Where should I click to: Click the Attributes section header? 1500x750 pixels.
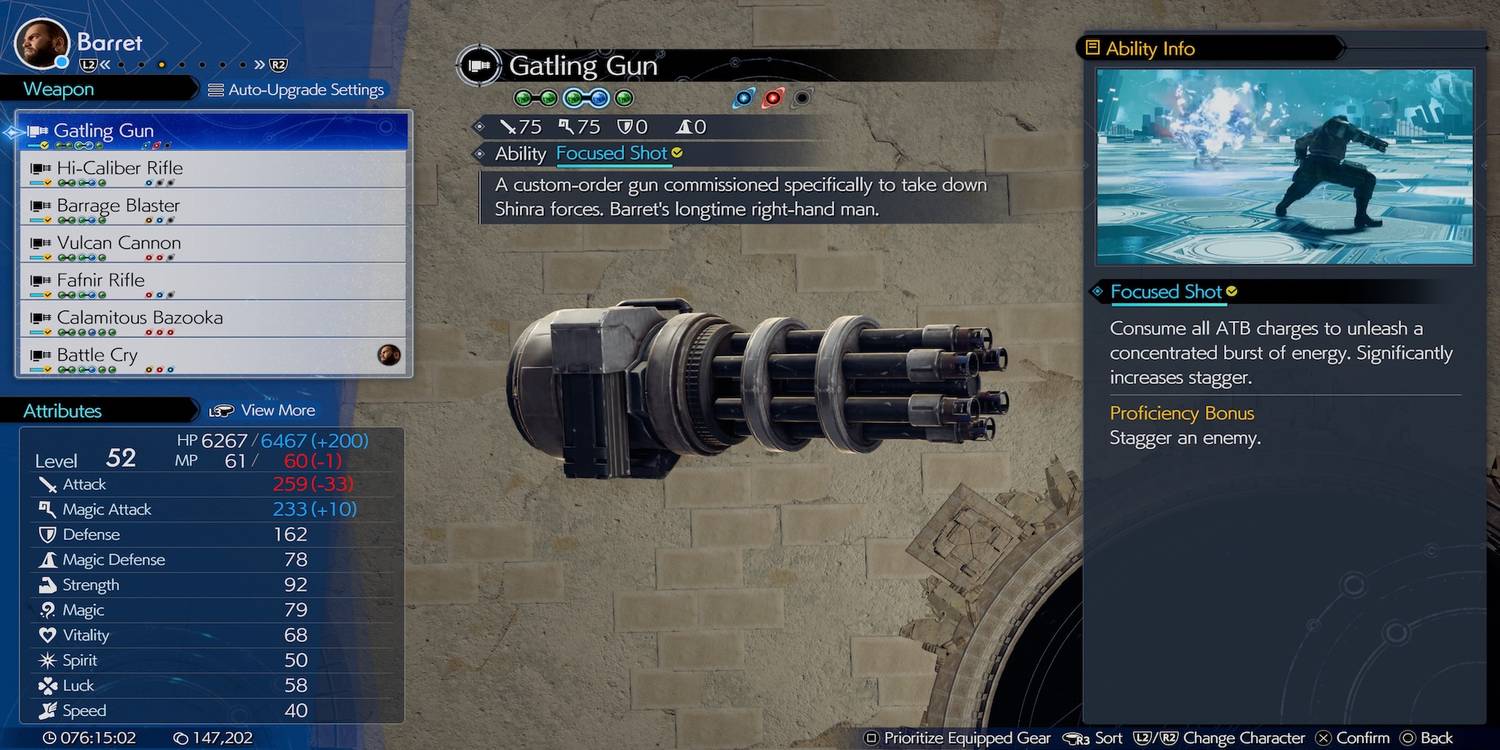pos(63,411)
